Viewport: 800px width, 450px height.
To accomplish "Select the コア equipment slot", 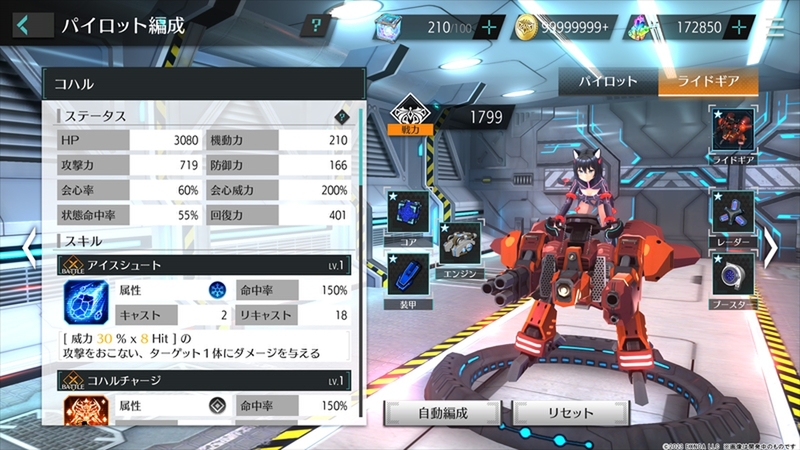I will click(408, 213).
